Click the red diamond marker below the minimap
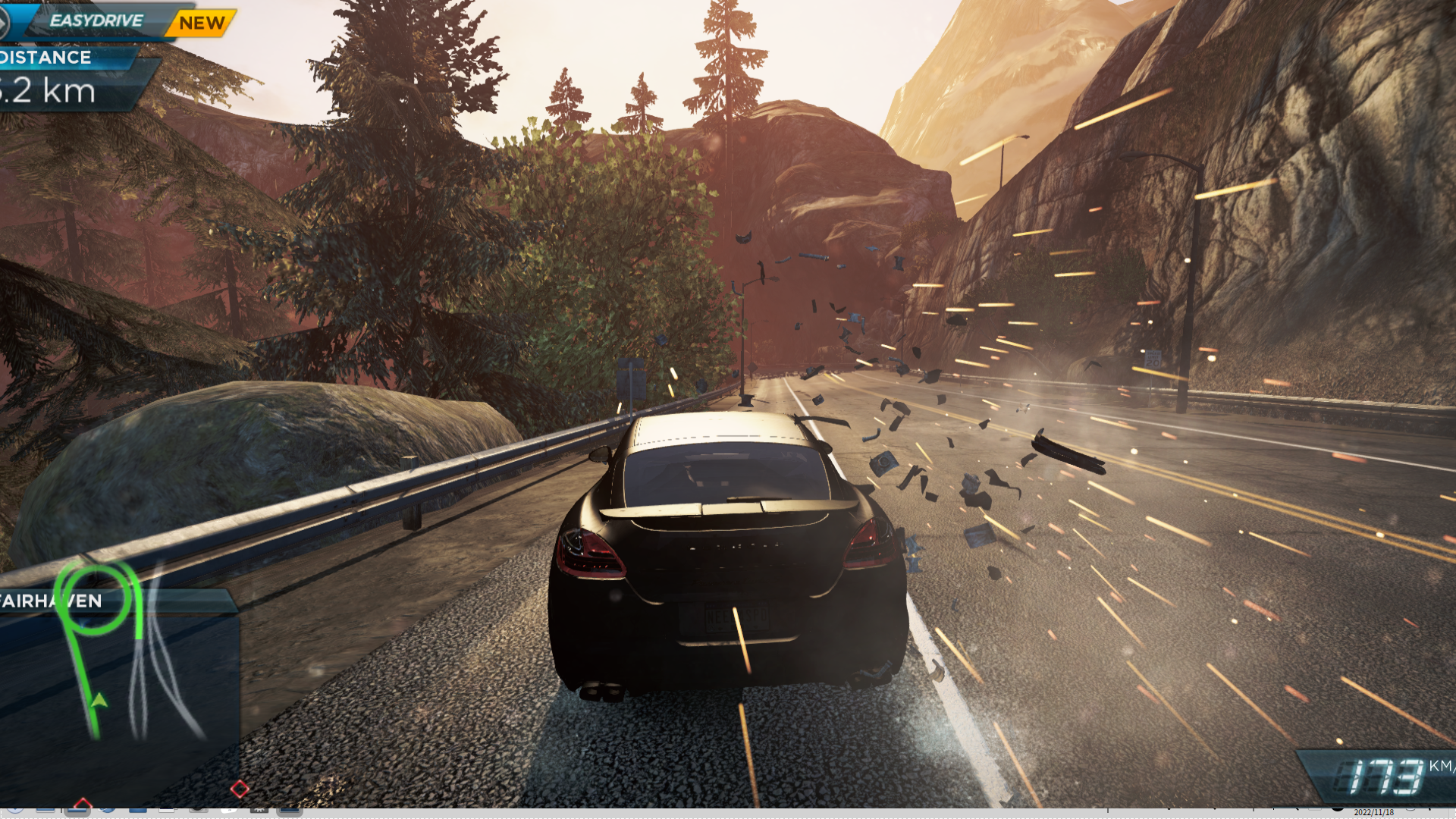This screenshot has width=1456, height=819. point(240,789)
